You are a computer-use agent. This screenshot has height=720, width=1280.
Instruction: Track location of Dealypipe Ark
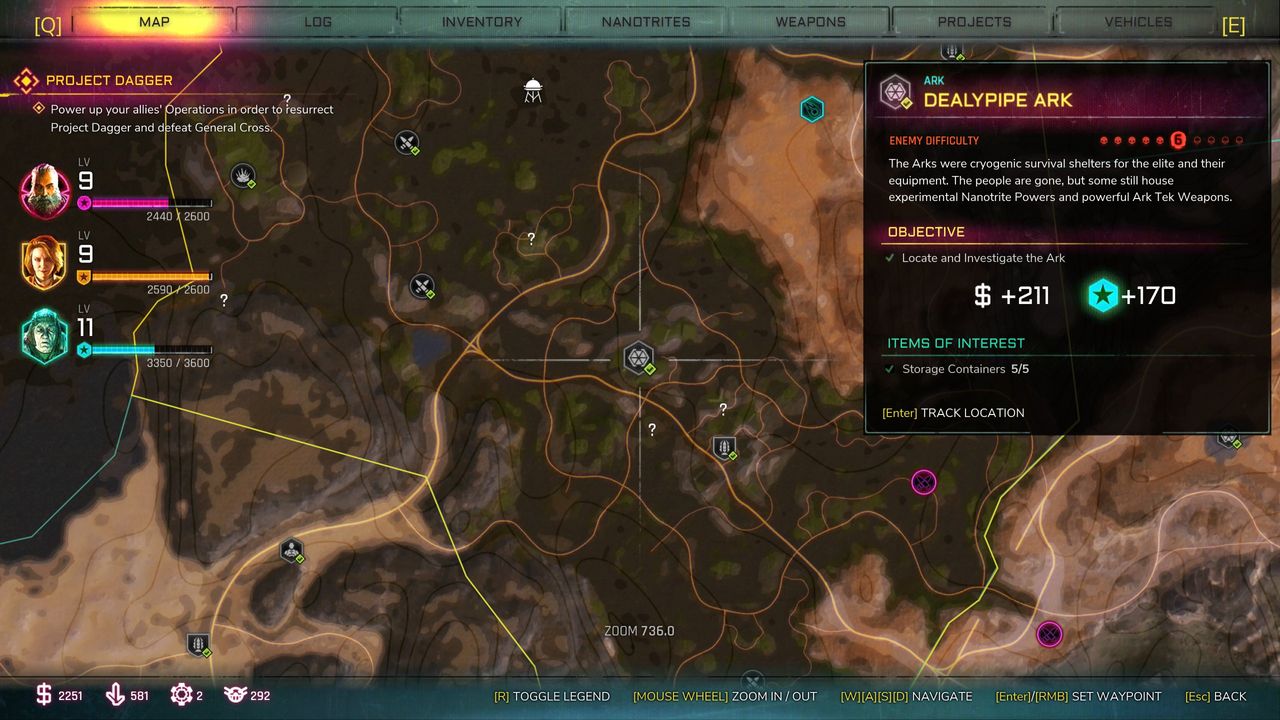point(953,412)
